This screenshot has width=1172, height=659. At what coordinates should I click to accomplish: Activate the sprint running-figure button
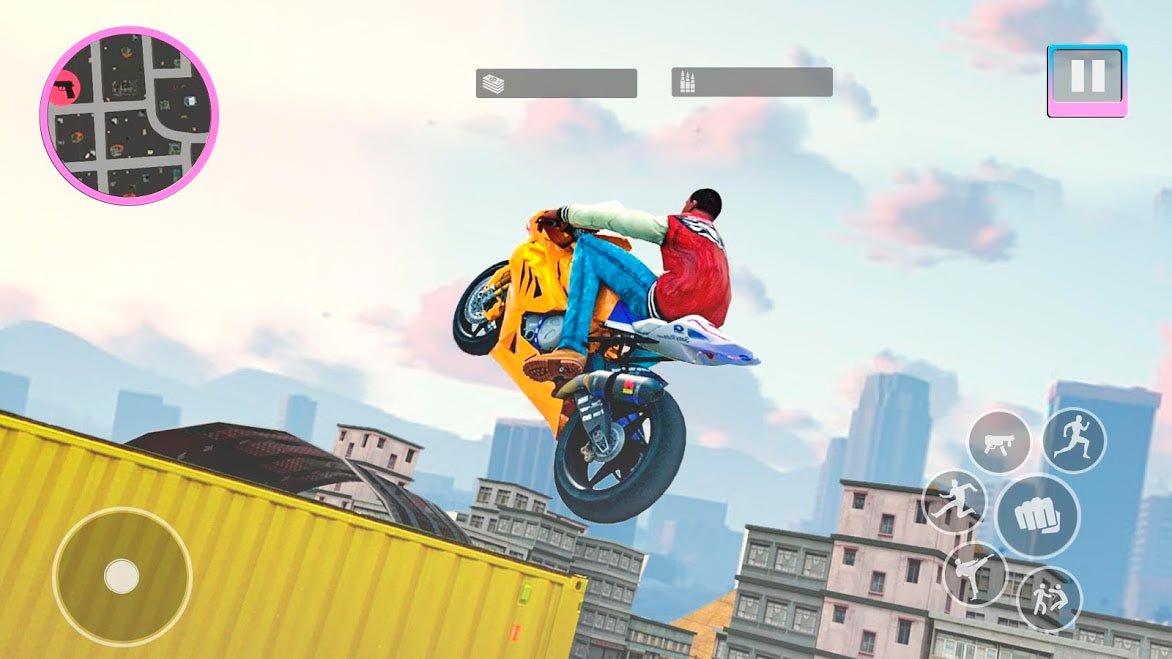click(x=1074, y=439)
